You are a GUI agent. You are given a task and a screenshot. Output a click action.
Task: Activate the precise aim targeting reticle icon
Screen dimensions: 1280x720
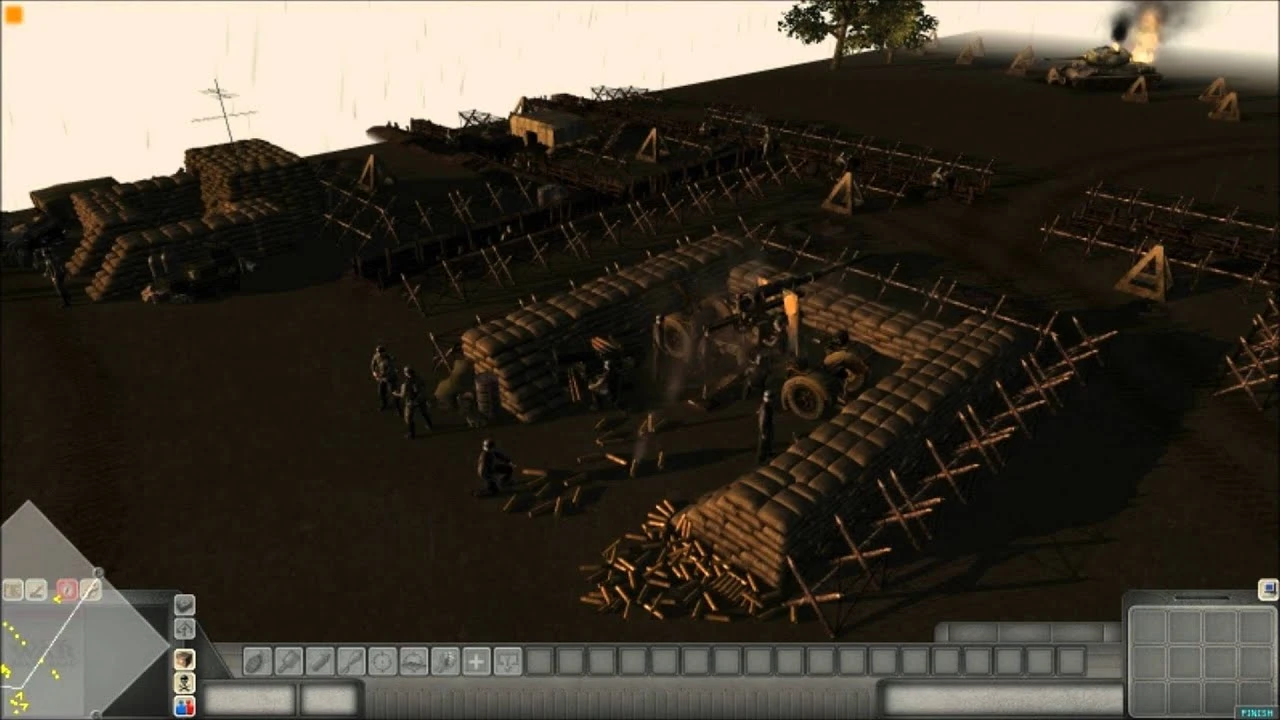[x=381, y=661]
